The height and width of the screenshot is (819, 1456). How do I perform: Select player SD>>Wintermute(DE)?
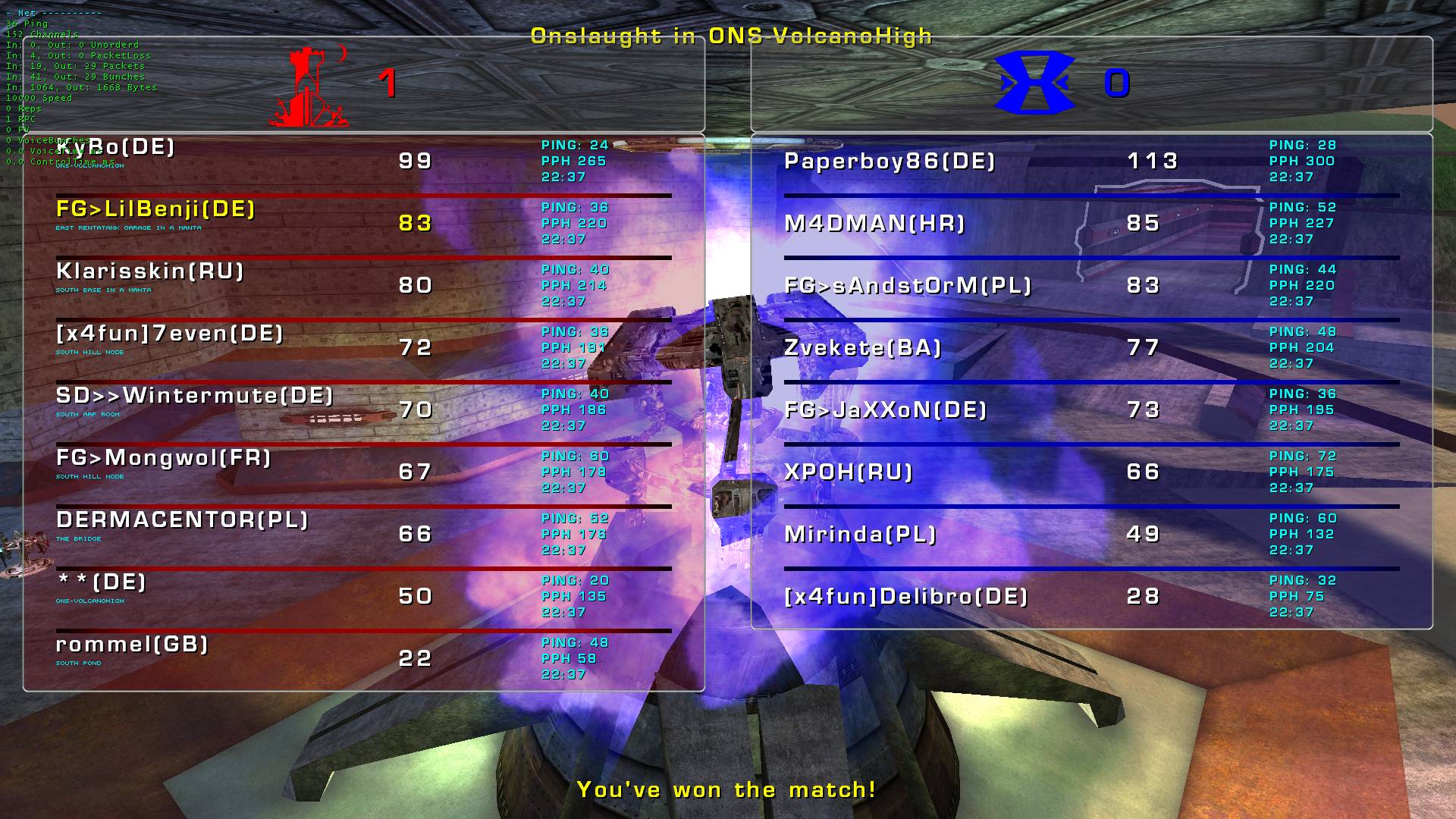point(194,396)
